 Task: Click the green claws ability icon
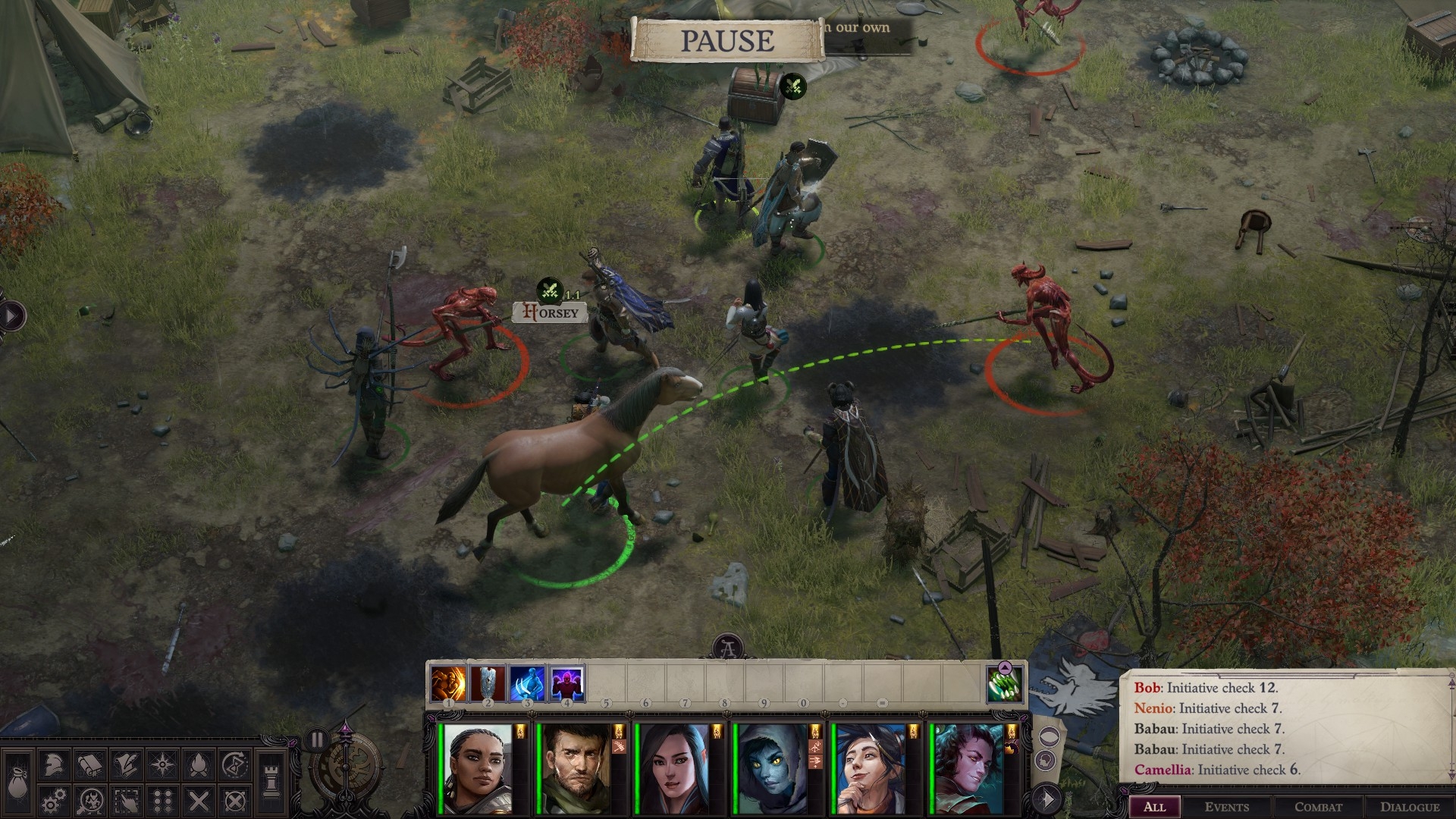point(1006,684)
